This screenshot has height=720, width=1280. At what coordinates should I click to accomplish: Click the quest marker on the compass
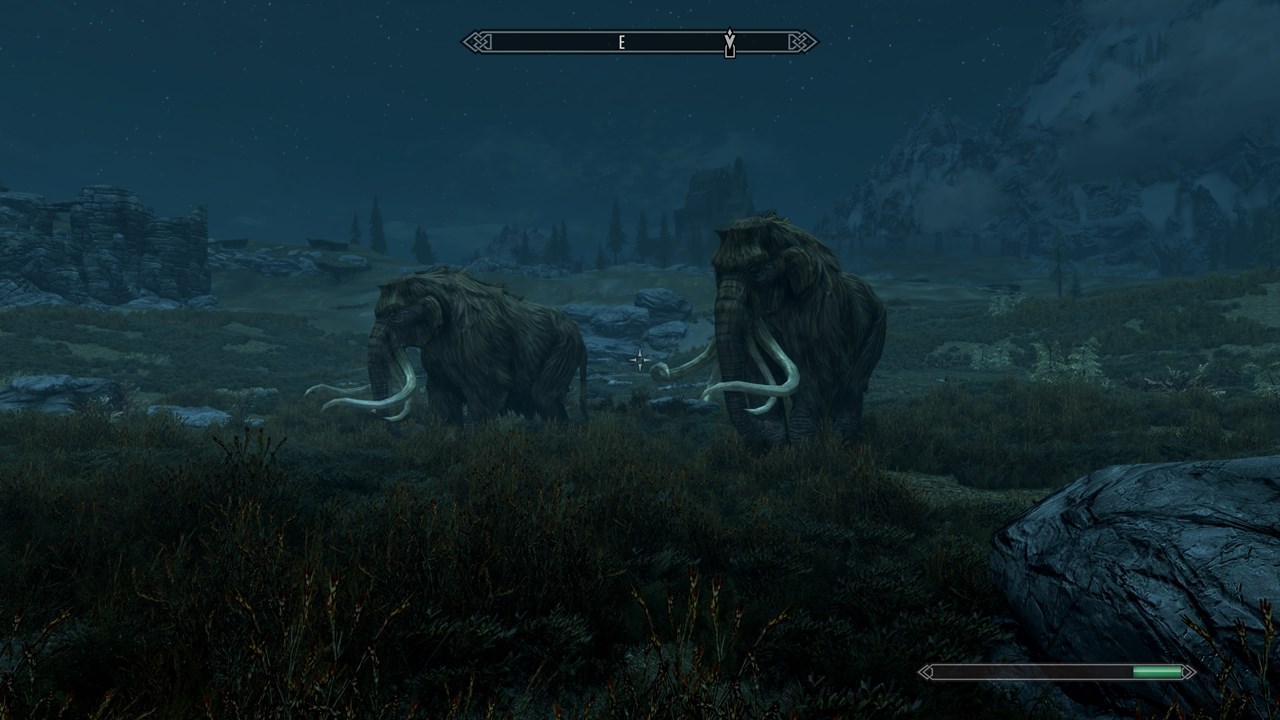730,43
